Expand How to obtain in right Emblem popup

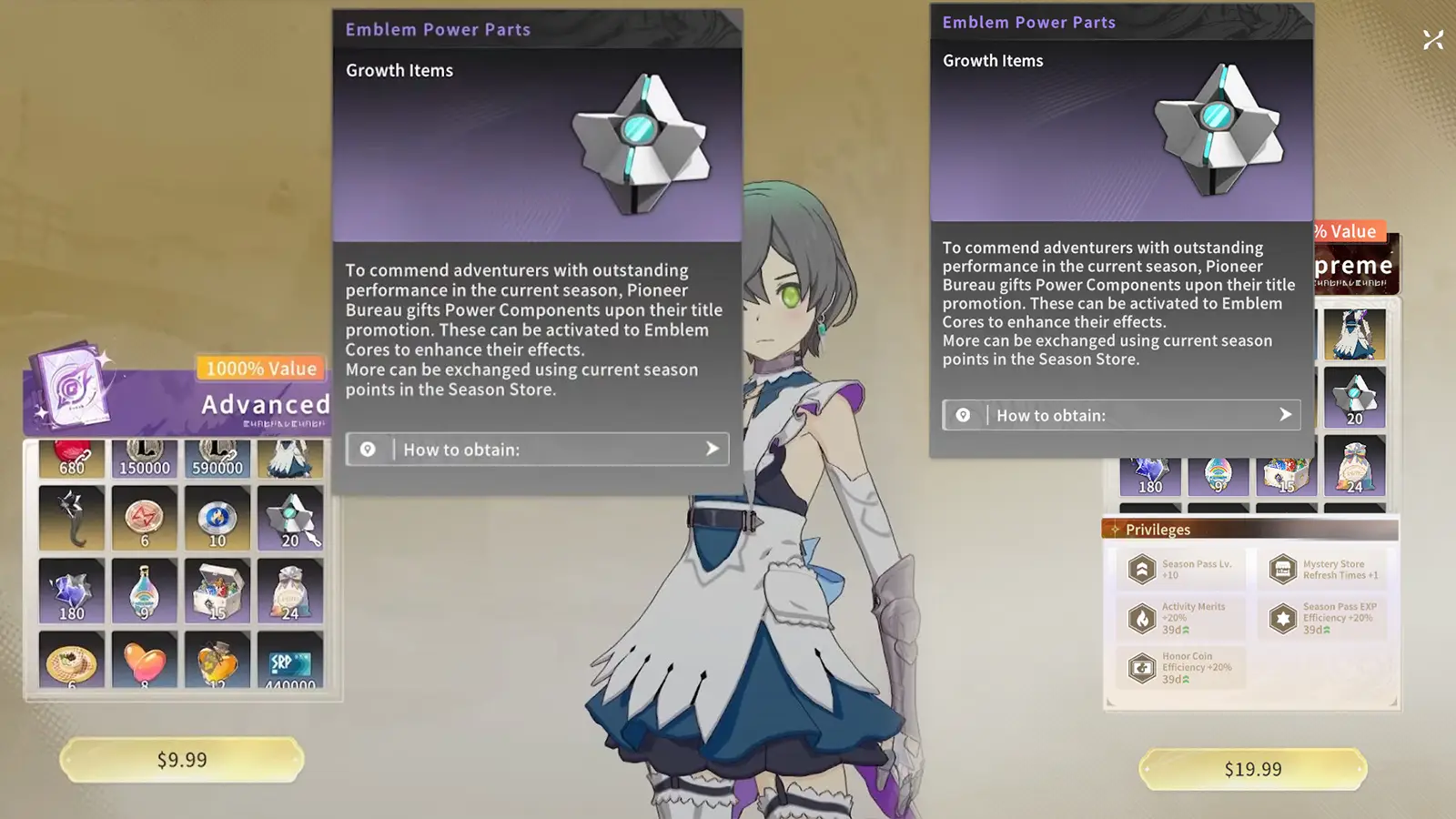click(1121, 415)
